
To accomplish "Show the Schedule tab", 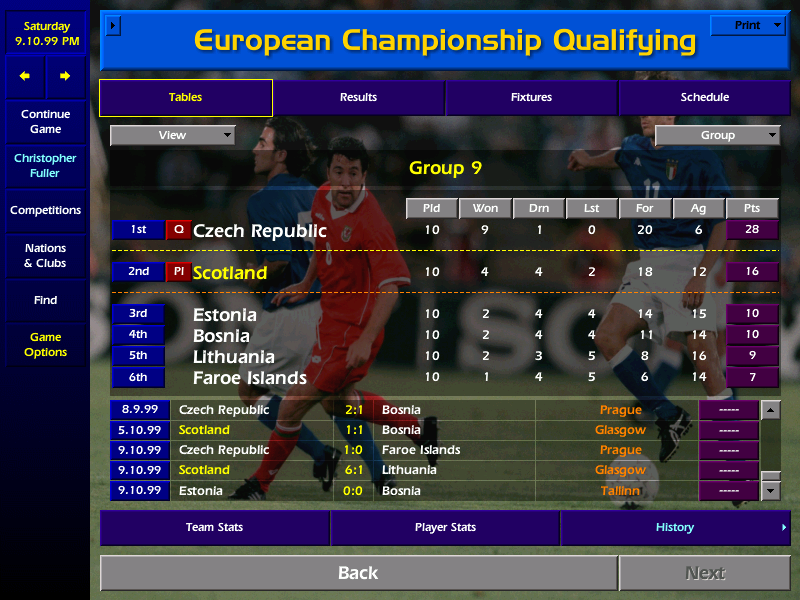I will pyautogui.click(x=704, y=98).
